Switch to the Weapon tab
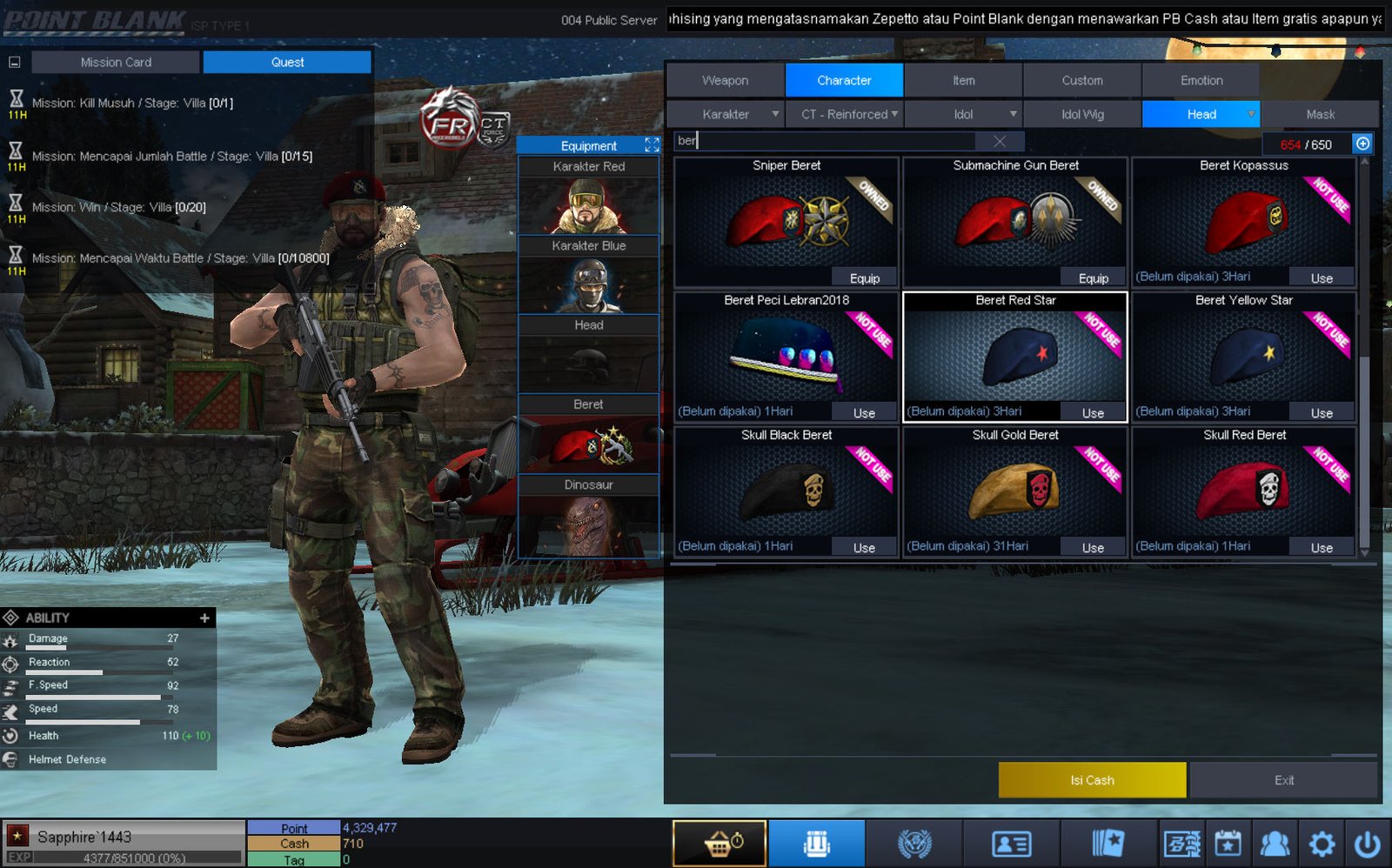Viewport: 1392px width, 868px height. 725,80
